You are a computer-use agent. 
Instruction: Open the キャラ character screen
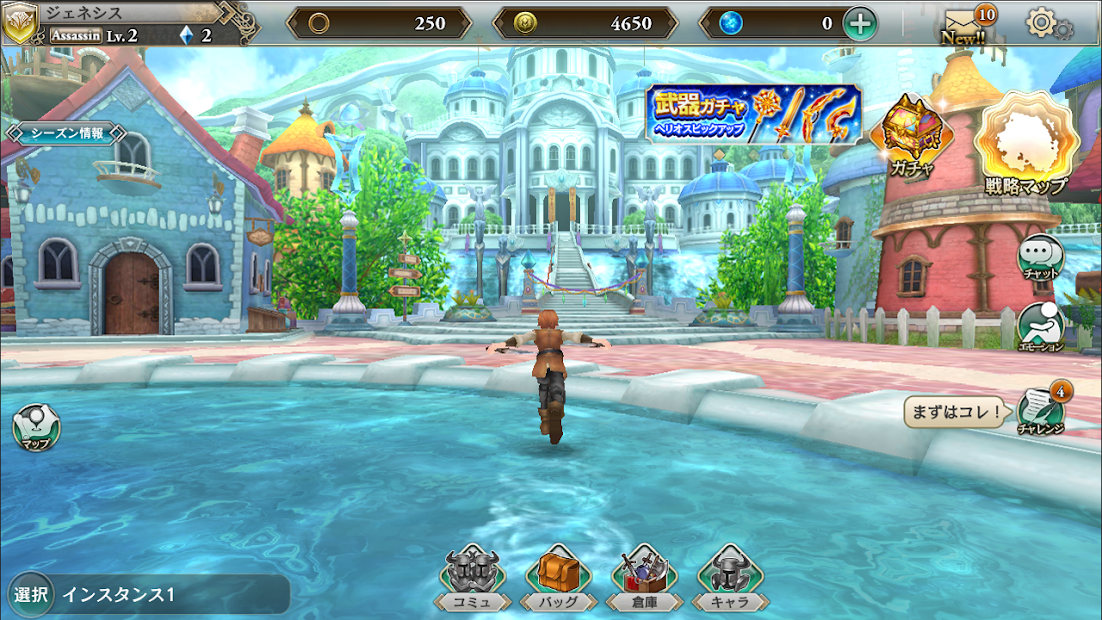point(730,577)
